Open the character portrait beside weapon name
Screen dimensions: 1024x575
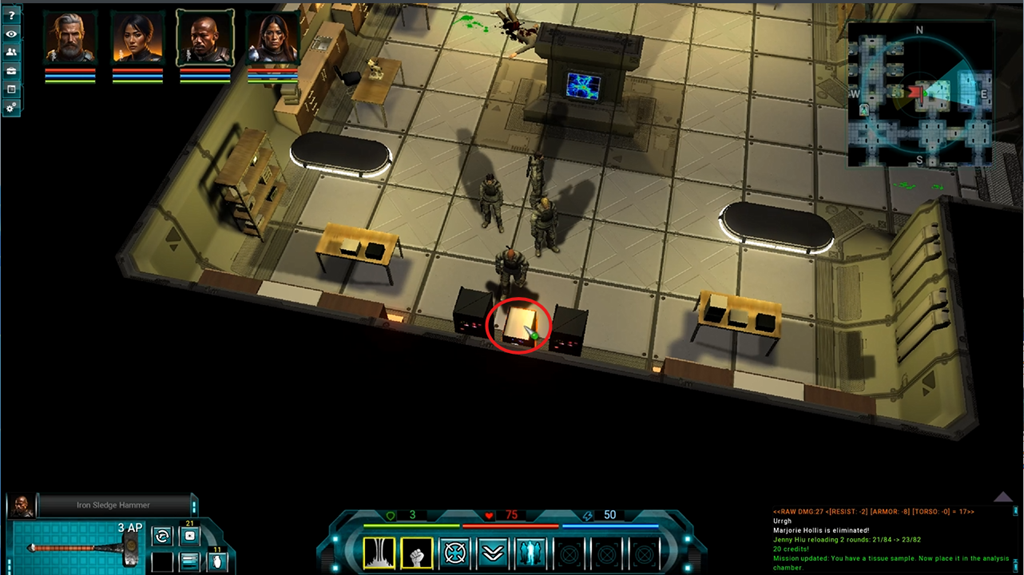[x=23, y=506]
